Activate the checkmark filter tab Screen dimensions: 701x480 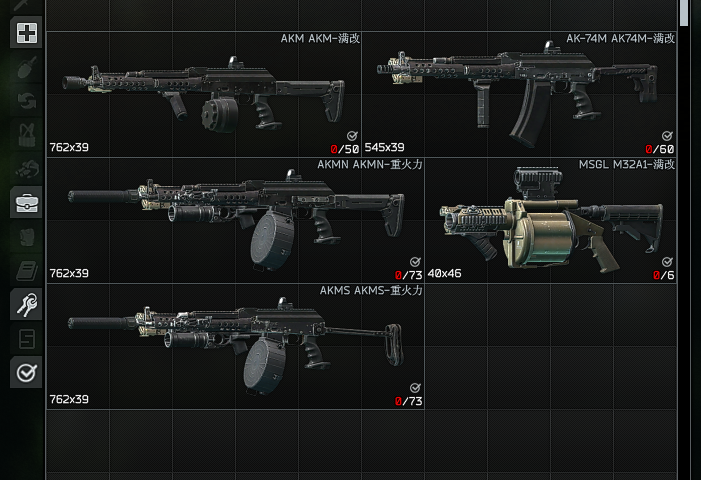[26, 372]
